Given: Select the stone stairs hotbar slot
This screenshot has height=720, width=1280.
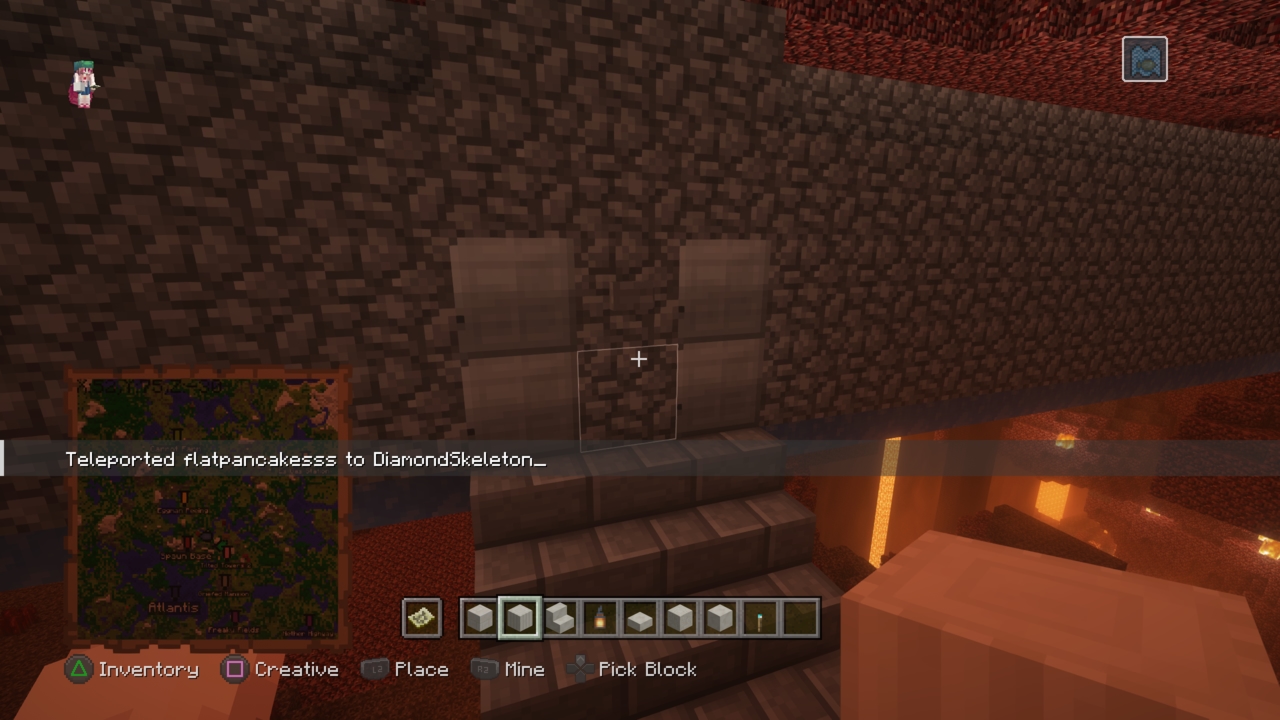Looking at the screenshot, I should pos(560,619).
